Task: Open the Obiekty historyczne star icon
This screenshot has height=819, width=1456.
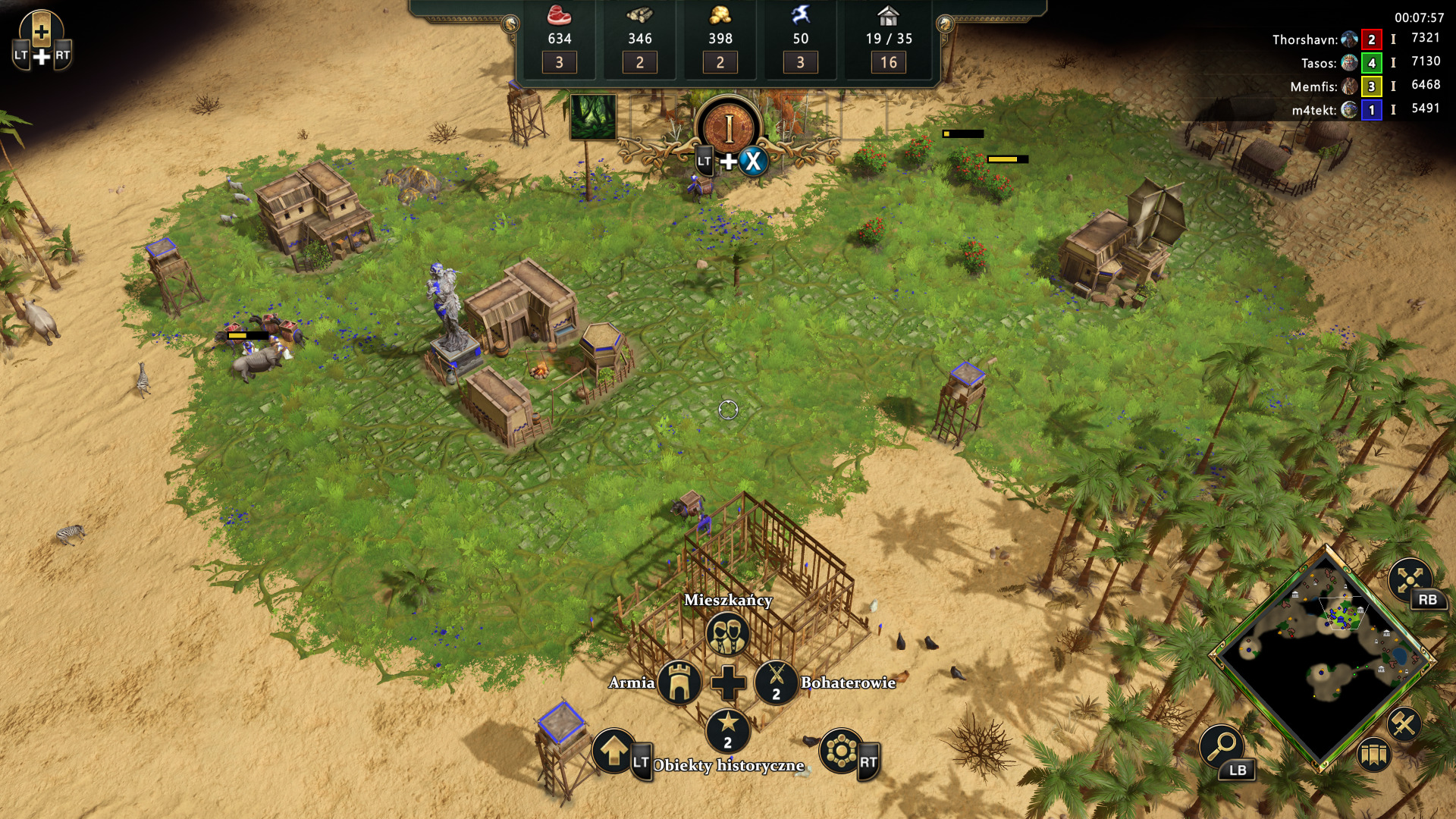Action: [727, 730]
